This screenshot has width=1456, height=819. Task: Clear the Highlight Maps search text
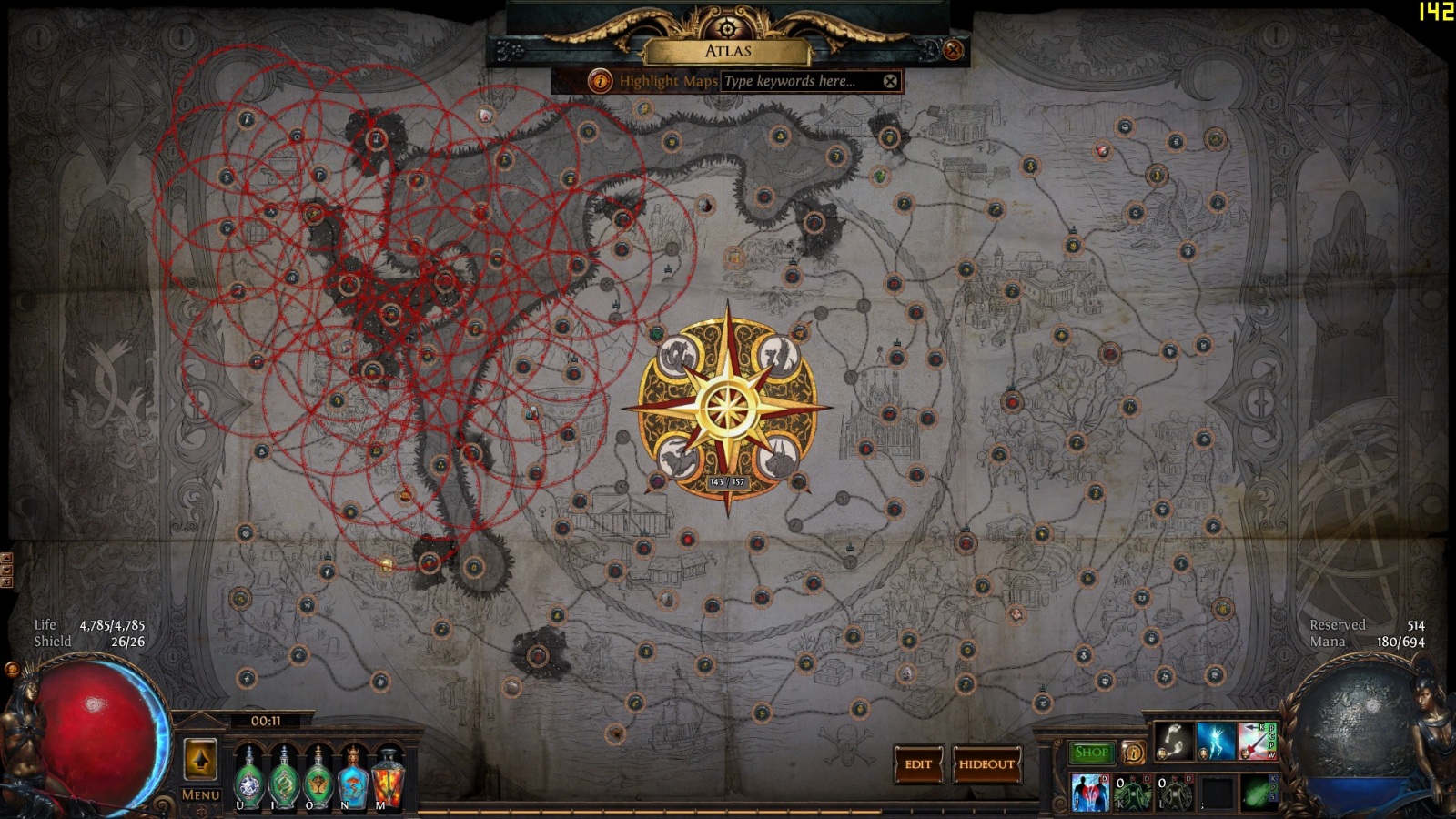point(890,81)
